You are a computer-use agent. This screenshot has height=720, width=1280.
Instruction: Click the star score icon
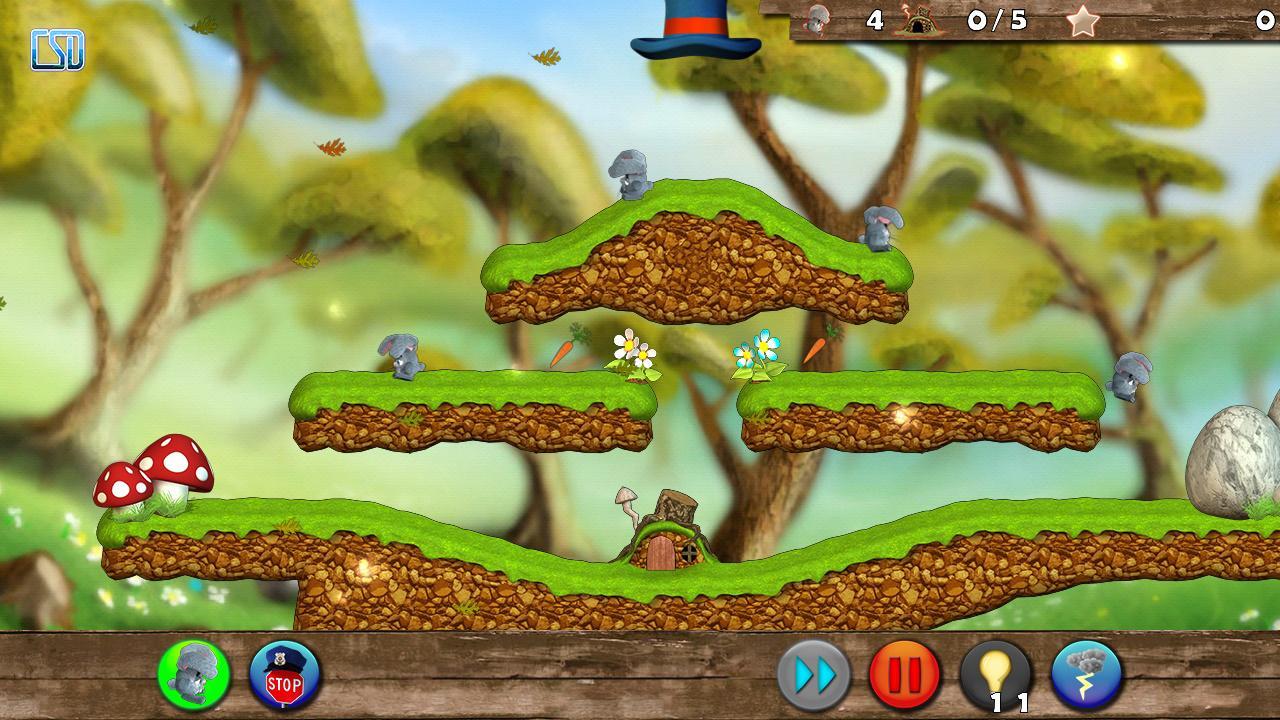[x=1083, y=20]
